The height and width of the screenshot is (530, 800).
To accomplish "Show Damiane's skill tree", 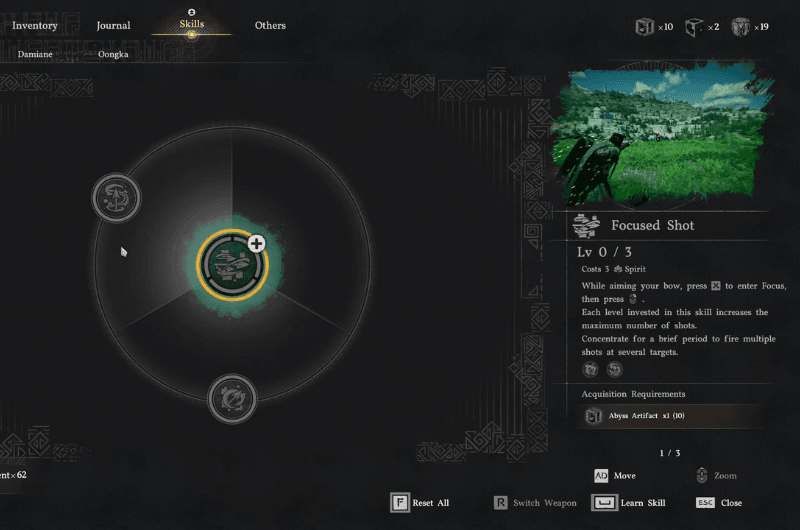I will coord(34,54).
